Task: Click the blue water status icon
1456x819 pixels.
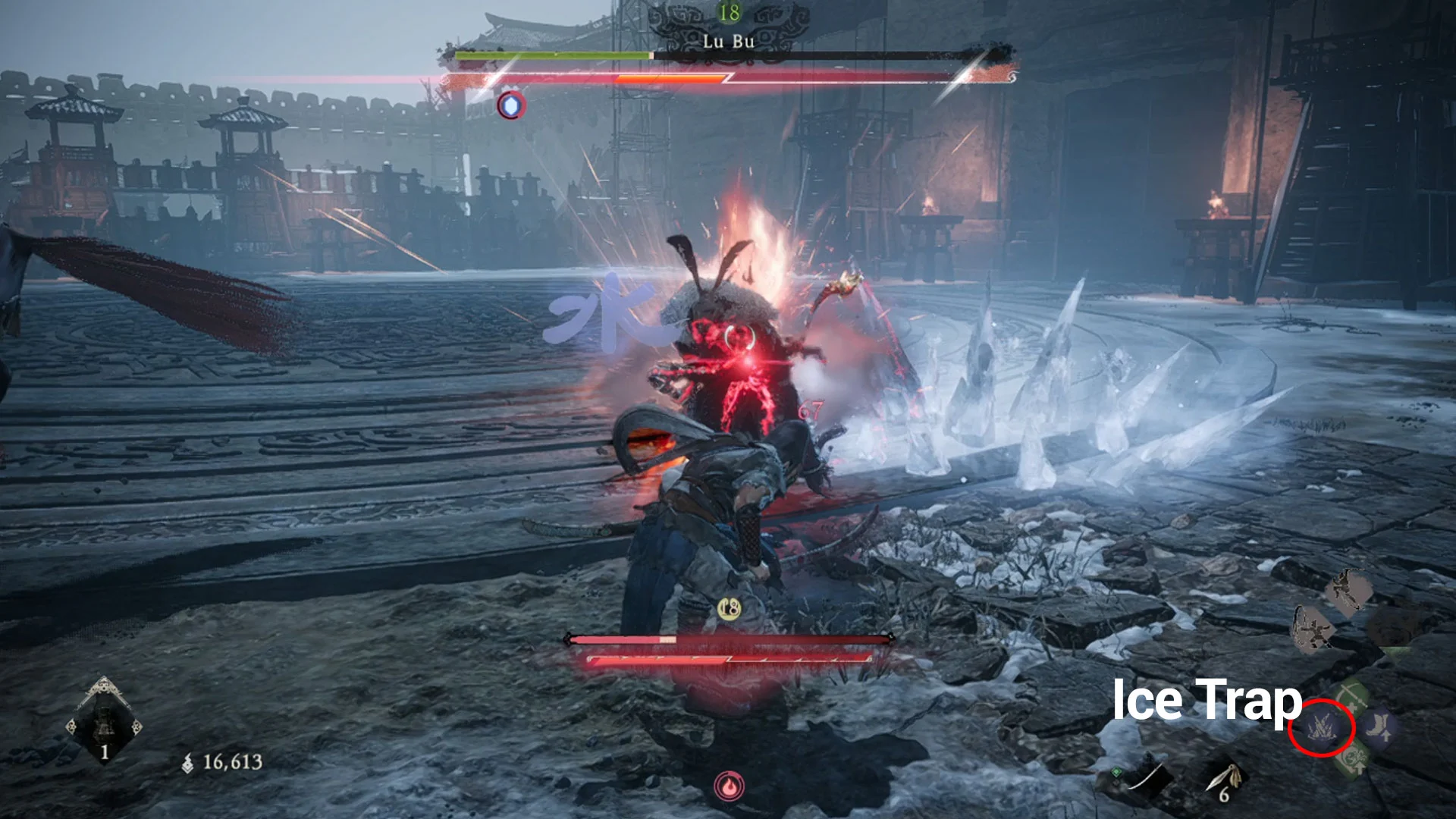Action: [x=512, y=105]
